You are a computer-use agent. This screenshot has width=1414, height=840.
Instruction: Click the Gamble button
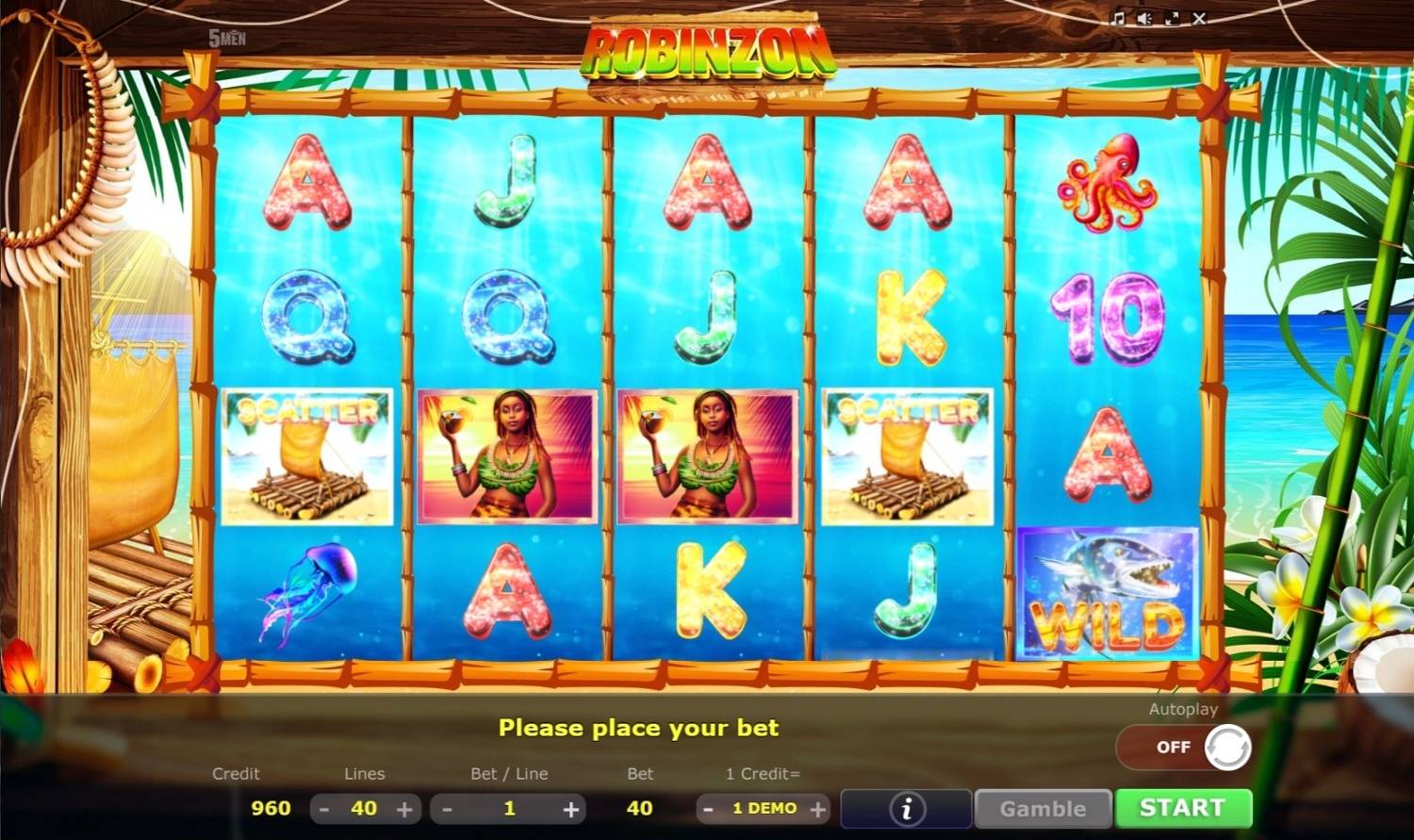(x=1043, y=809)
